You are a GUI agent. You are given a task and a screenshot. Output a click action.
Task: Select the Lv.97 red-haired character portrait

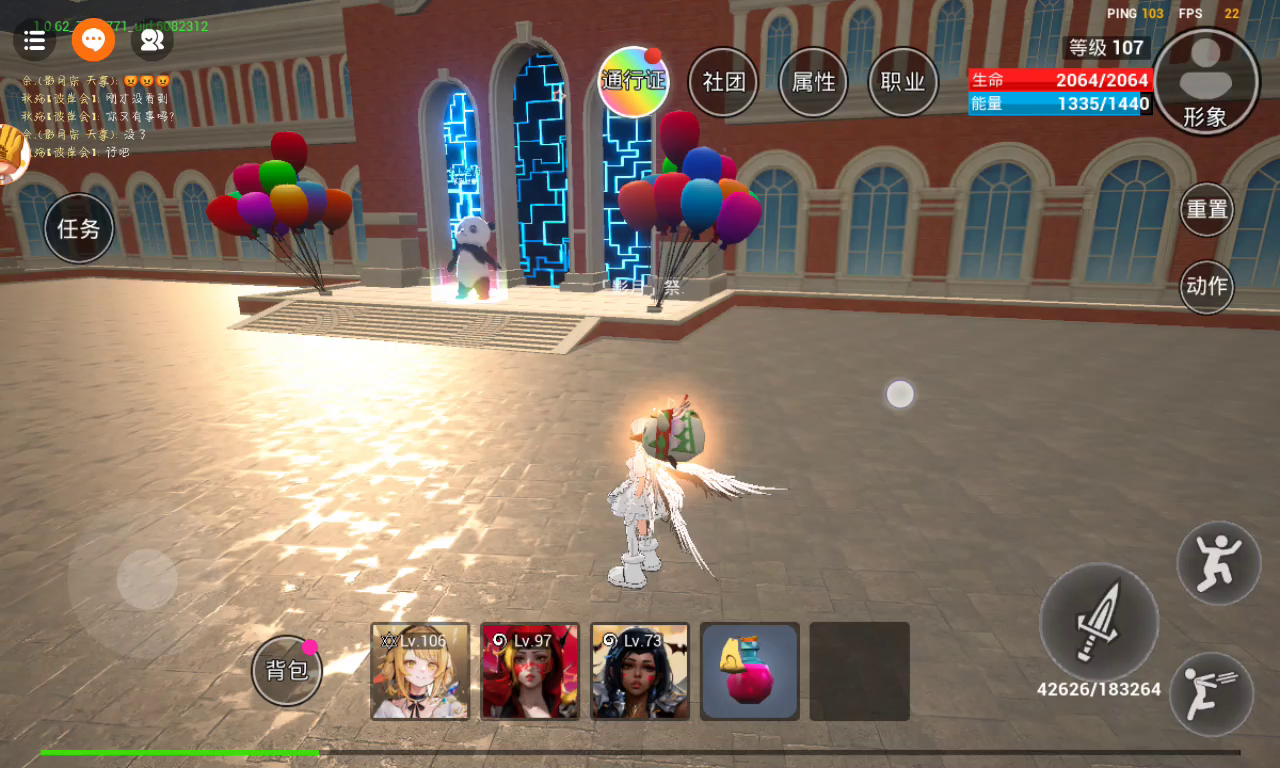tap(530, 671)
